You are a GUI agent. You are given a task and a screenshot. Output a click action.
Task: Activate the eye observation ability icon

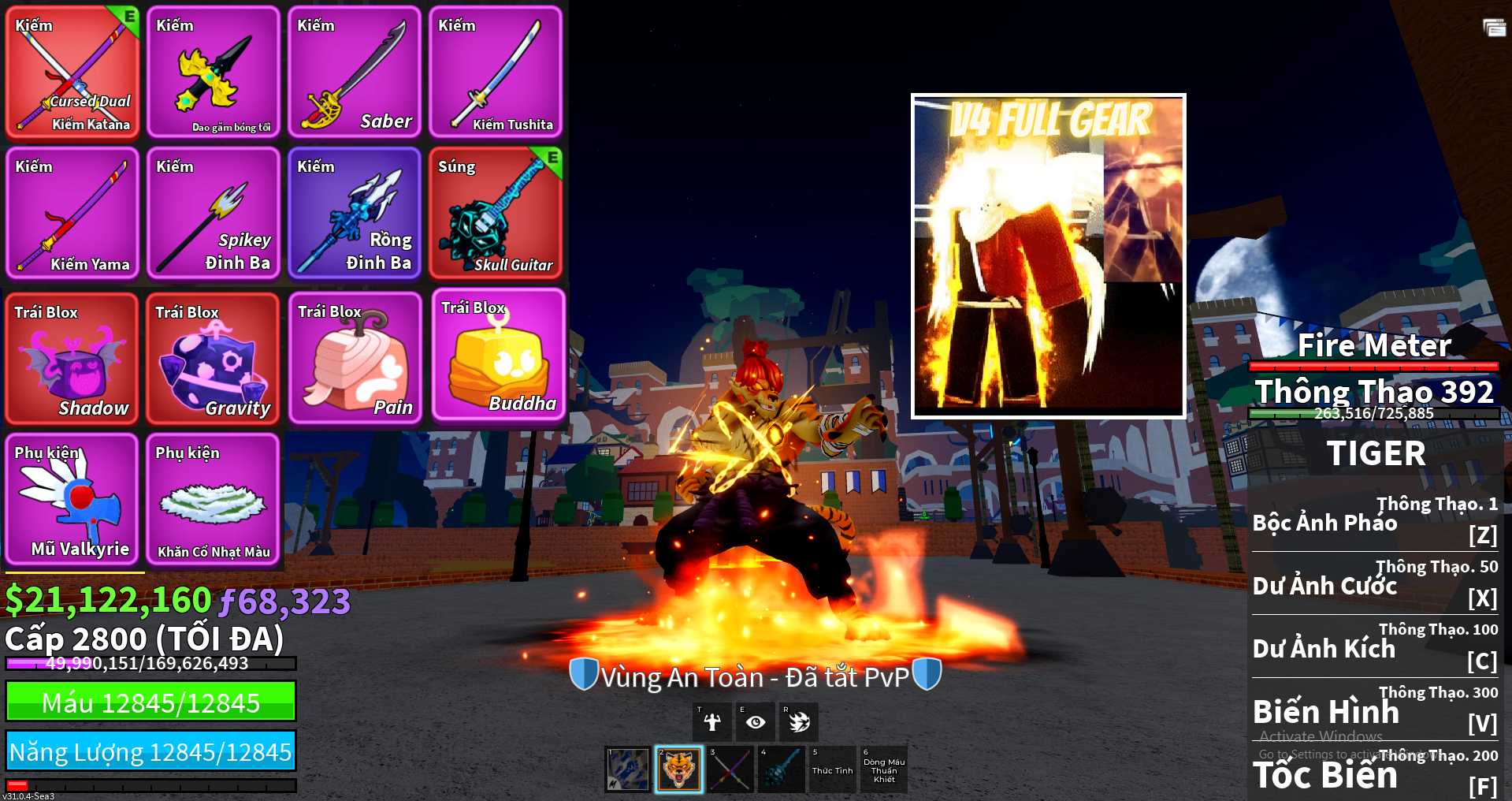pyautogui.click(x=755, y=721)
